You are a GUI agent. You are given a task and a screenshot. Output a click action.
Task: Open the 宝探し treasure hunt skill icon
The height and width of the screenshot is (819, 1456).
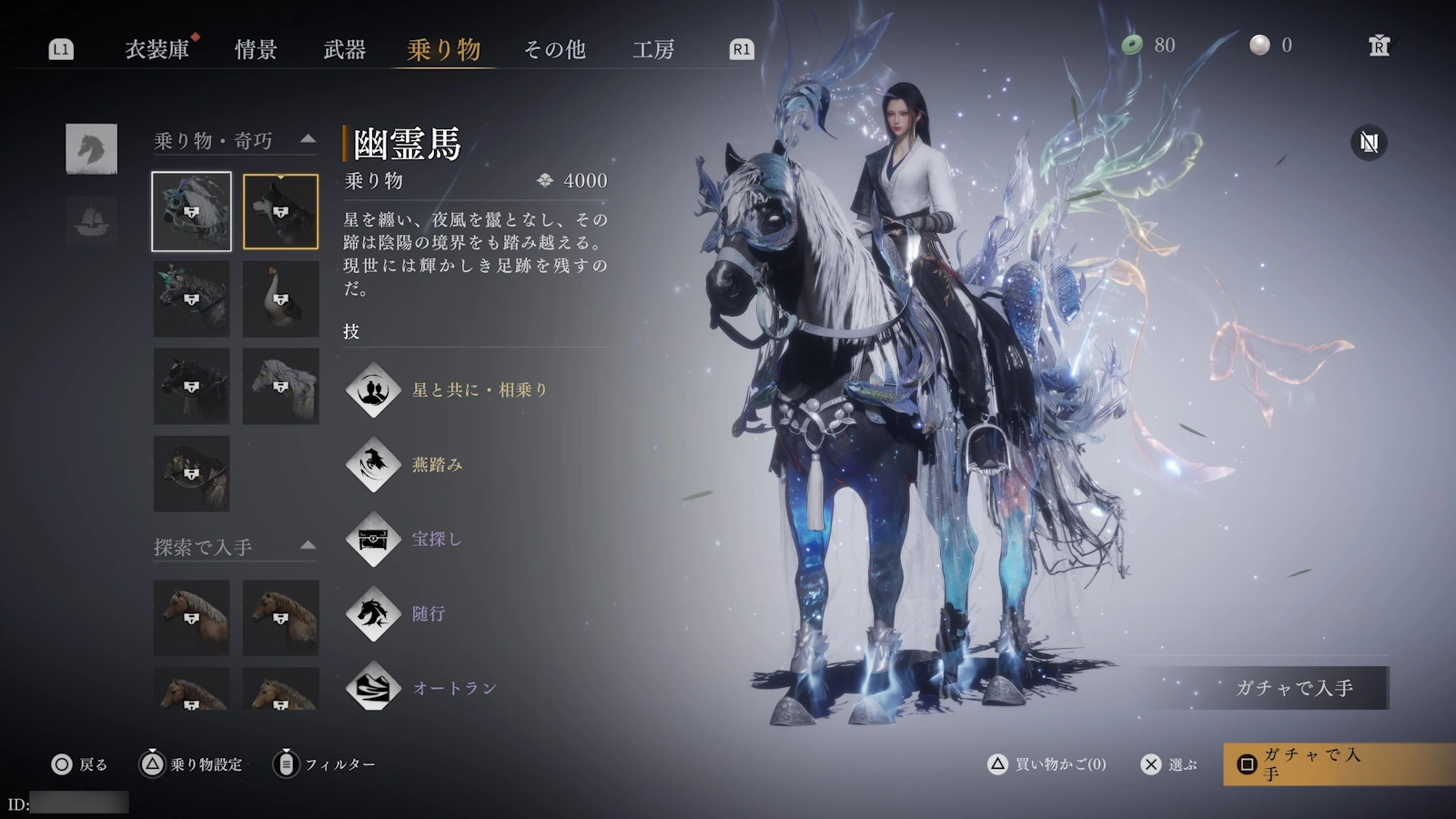point(373,540)
